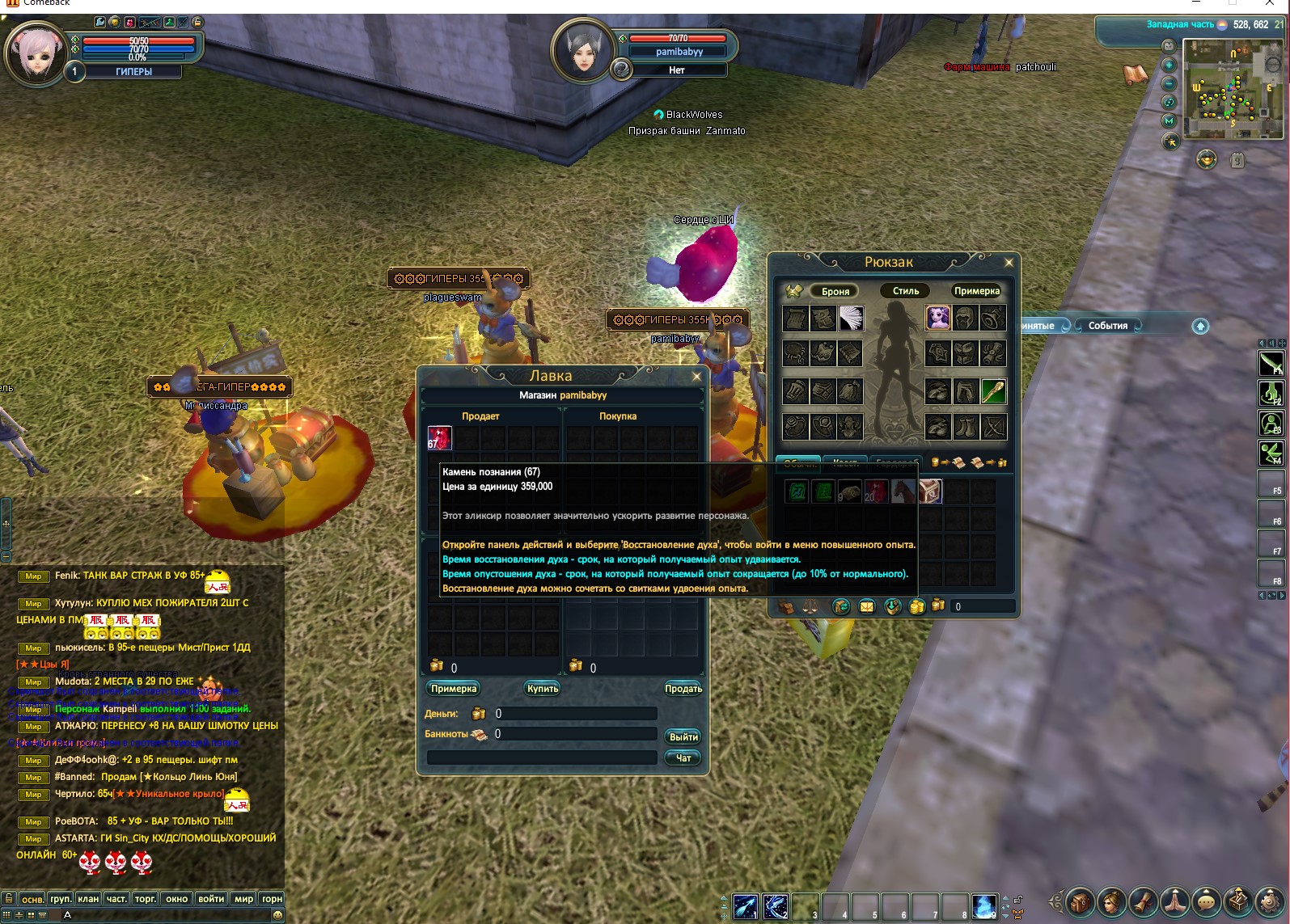Select the green staff weapon slot
The width and height of the screenshot is (1290, 924).
click(x=993, y=391)
